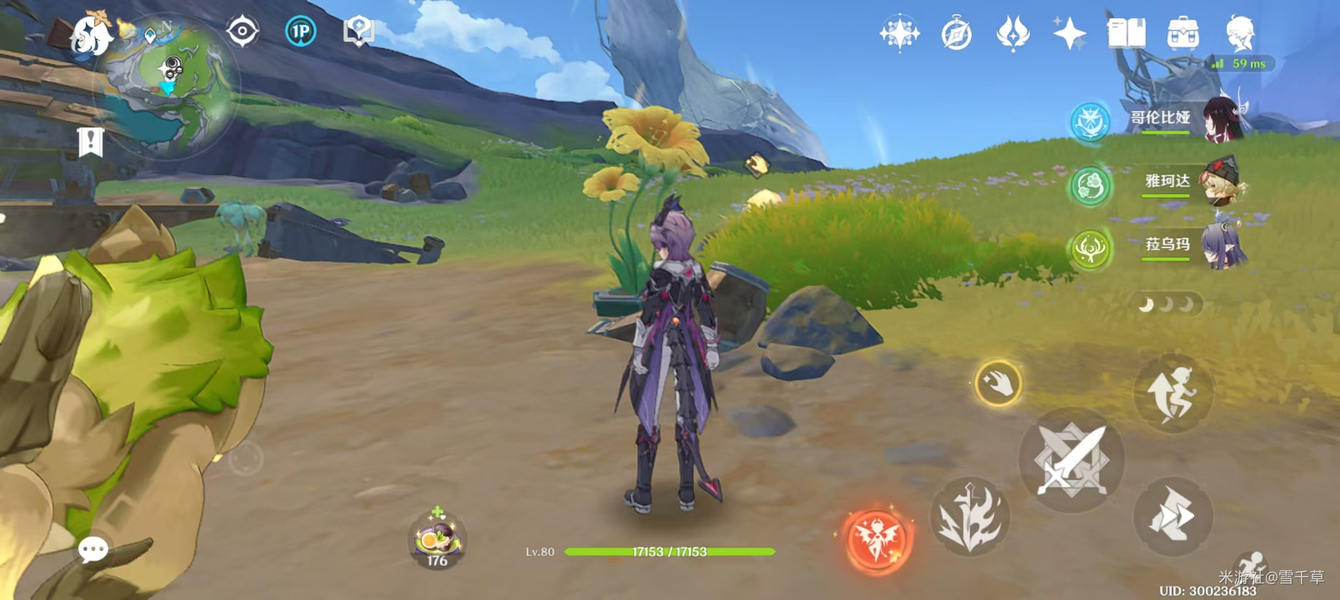
Task: Open the Adventurer Handbook book icon
Action: 1126,33
